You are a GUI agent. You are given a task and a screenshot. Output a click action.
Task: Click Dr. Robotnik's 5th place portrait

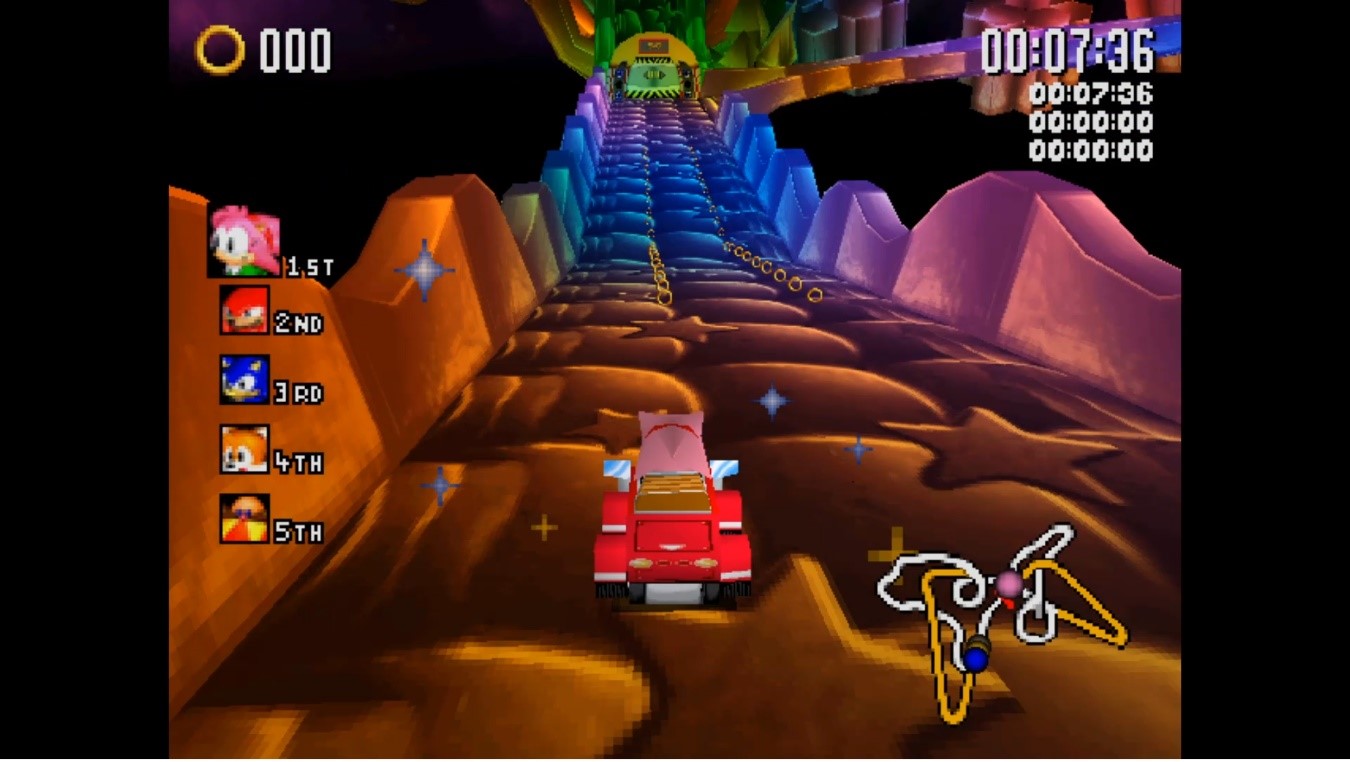pyautogui.click(x=244, y=519)
